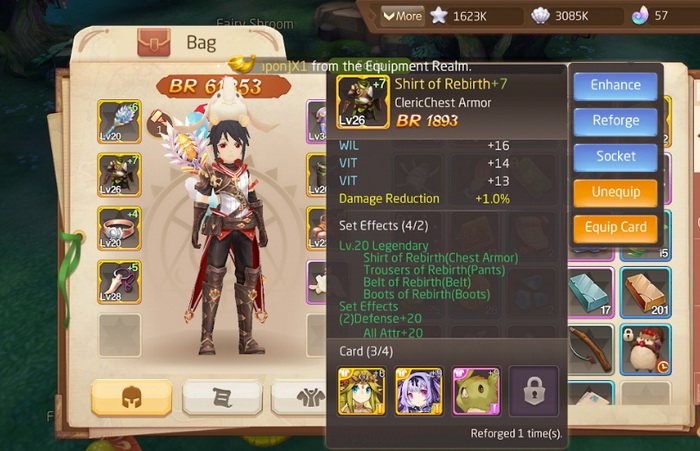The height and width of the screenshot is (451, 700).
Task: Select the Lv26 chest armor equipment slot
Action: pos(119,174)
